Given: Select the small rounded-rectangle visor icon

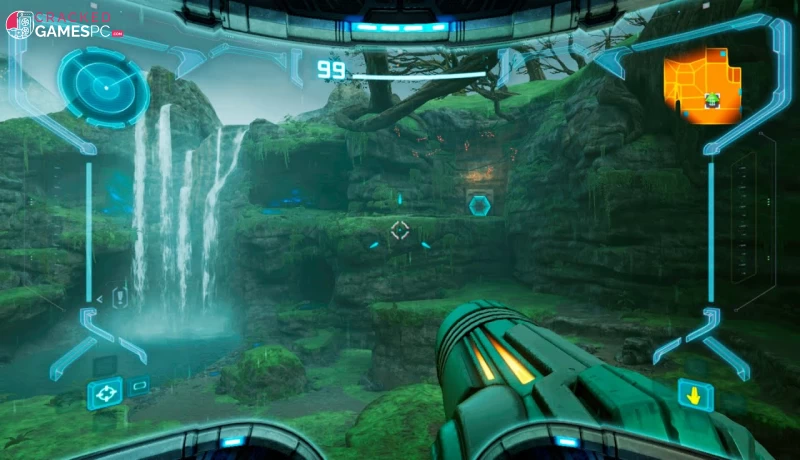Looking at the screenshot, I should pyautogui.click(x=139, y=385).
